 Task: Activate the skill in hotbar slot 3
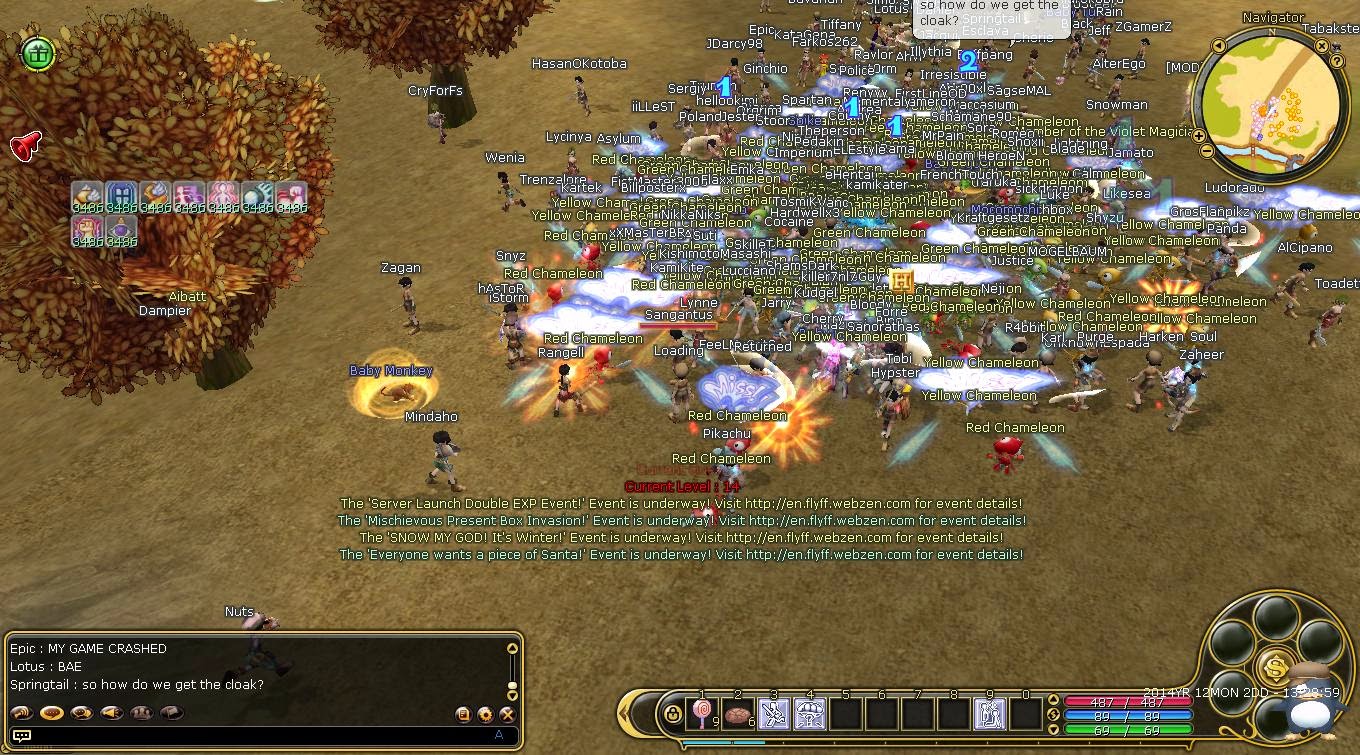coord(775,712)
